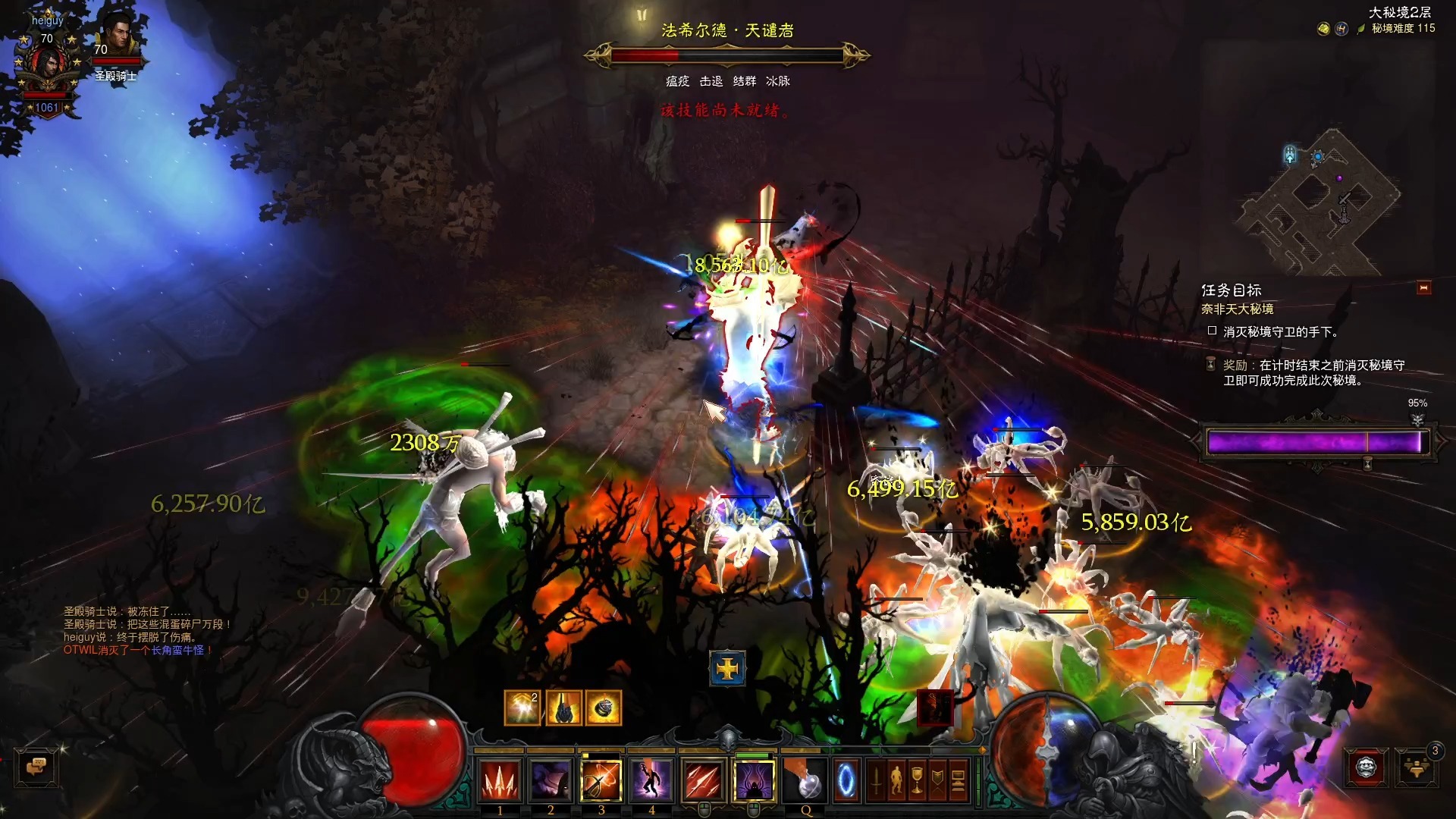
Task: Click the blue cross notification icon
Action: [727, 669]
